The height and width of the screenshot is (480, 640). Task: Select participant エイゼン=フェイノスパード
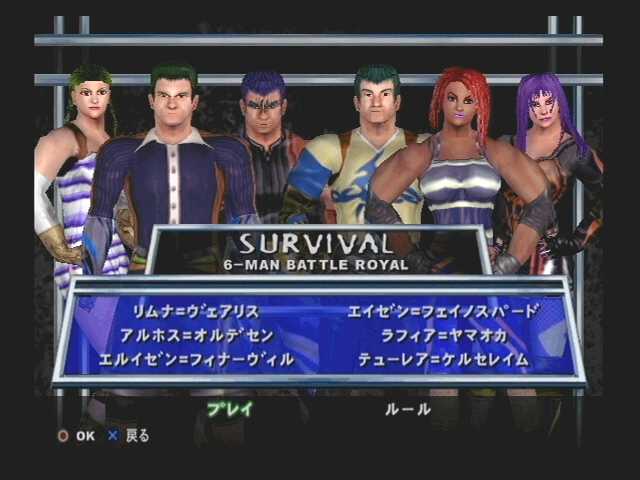pyautogui.click(x=442, y=311)
